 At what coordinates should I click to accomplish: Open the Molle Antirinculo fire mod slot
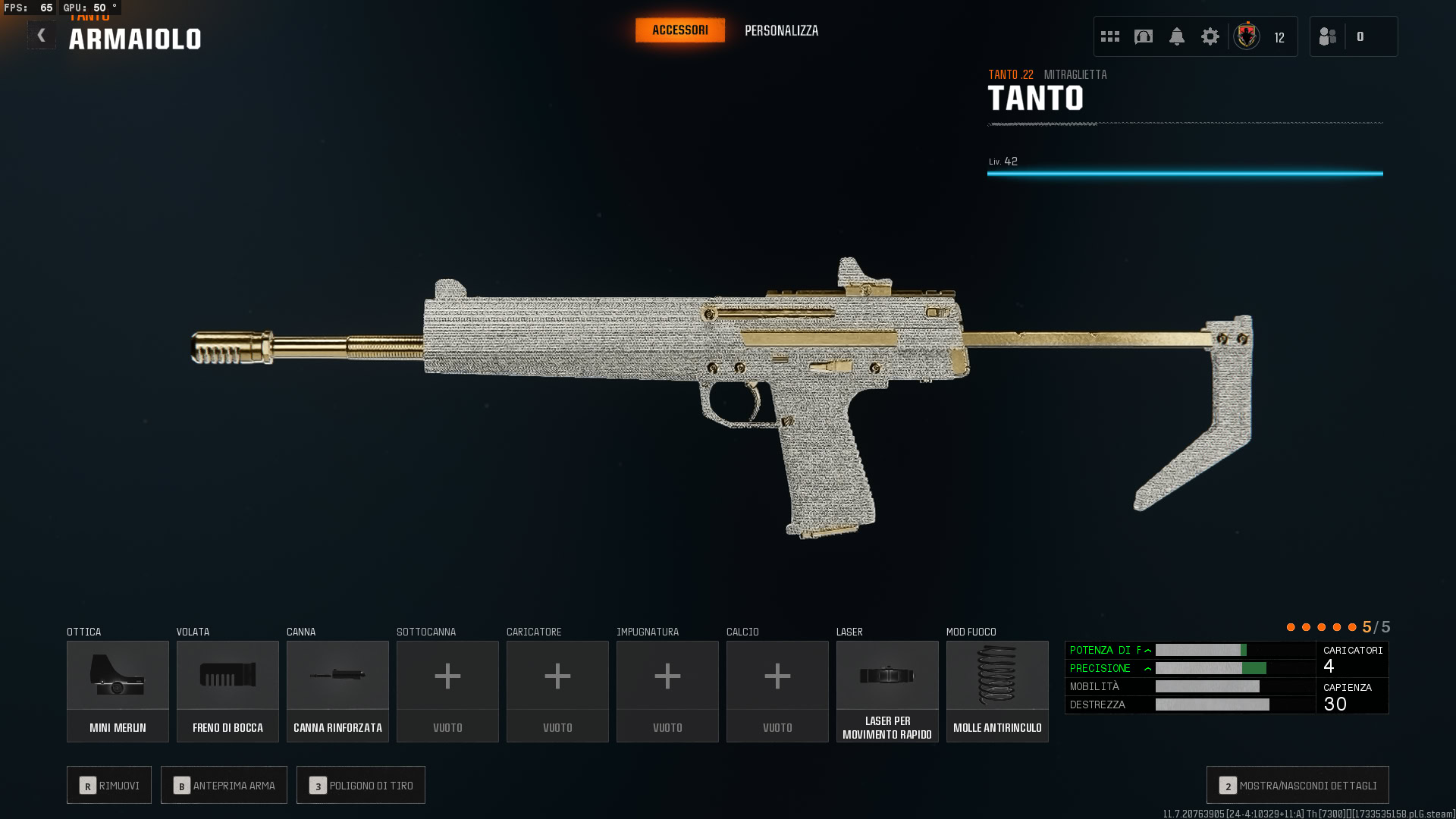pyautogui.click(x=997, y=691)
